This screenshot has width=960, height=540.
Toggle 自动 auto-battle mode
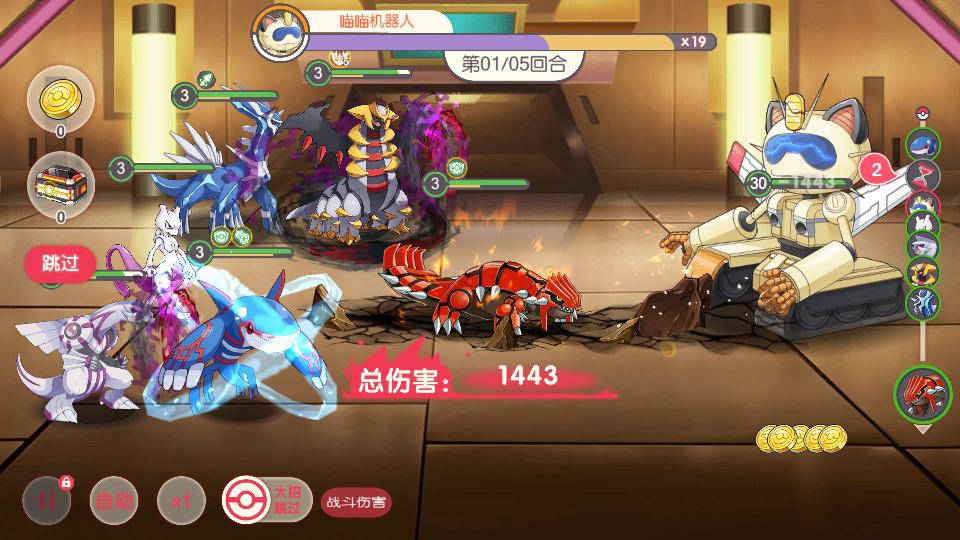coord(112,502)
